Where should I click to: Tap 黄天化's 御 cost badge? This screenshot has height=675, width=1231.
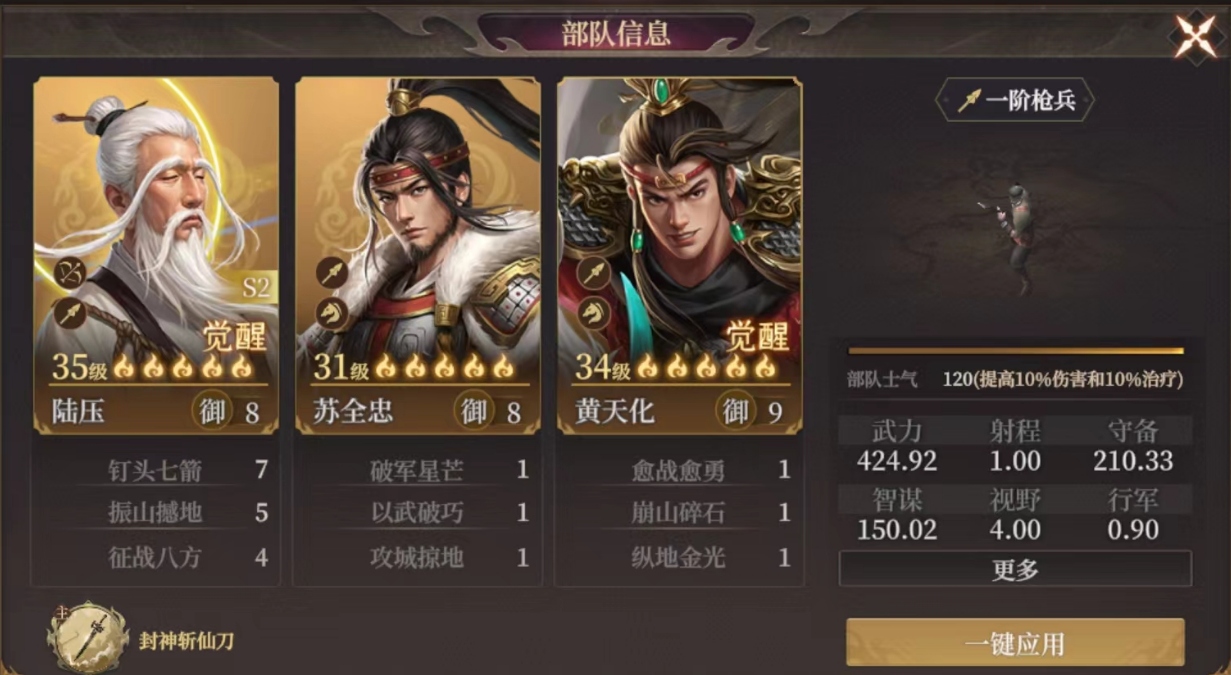pos(736,411)
